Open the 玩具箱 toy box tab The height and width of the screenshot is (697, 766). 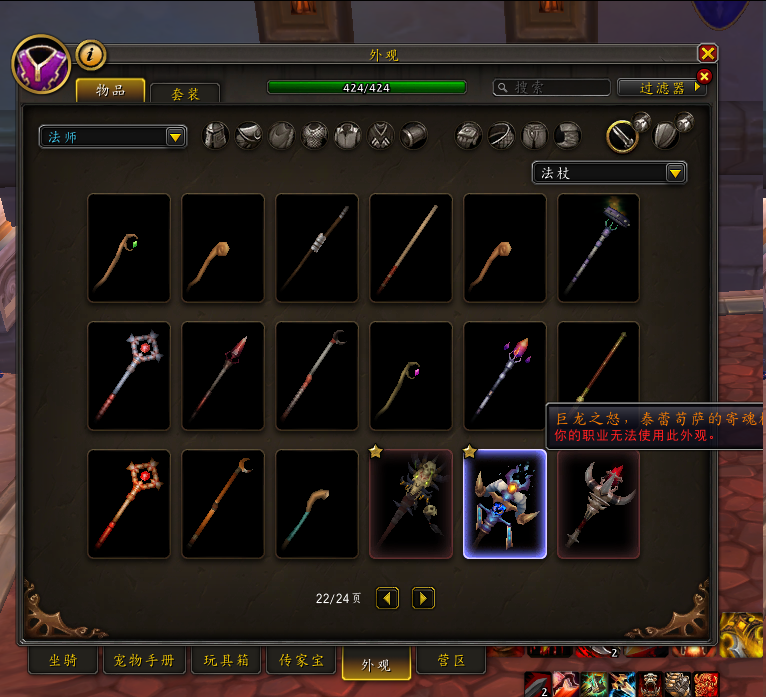click(227, 661)
